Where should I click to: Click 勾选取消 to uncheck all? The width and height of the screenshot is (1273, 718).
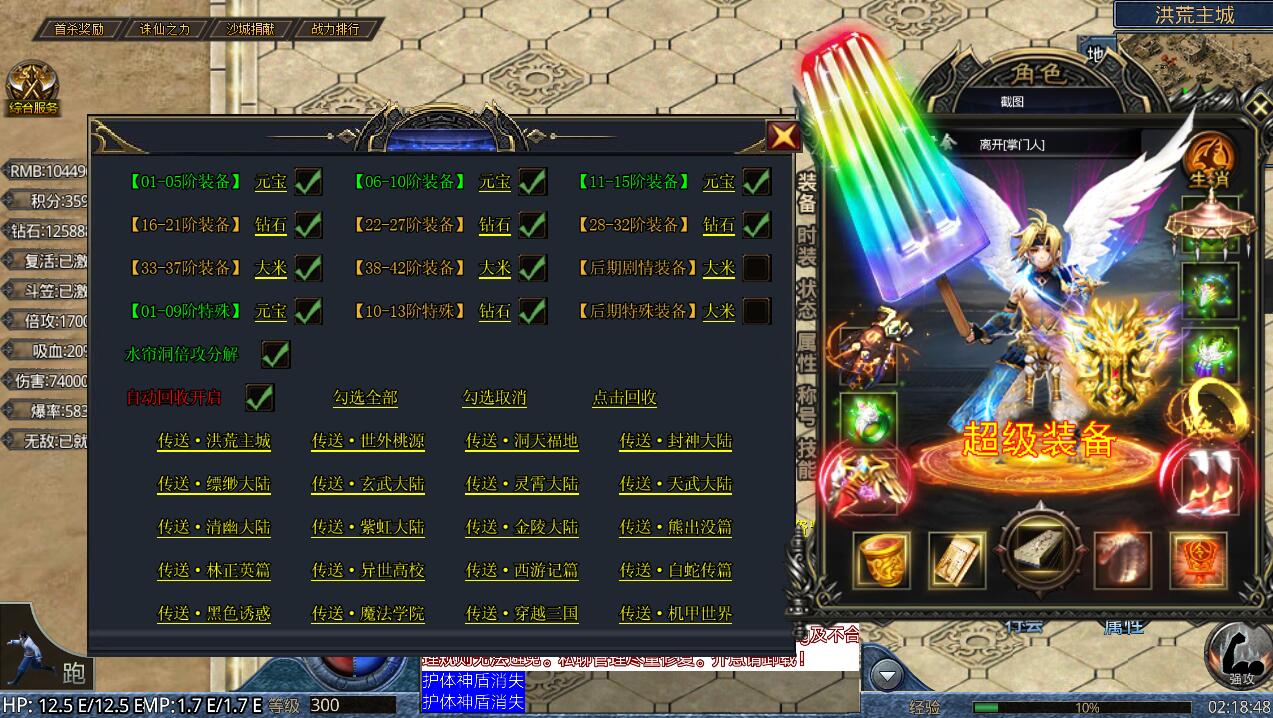click(x=494, y=398)
